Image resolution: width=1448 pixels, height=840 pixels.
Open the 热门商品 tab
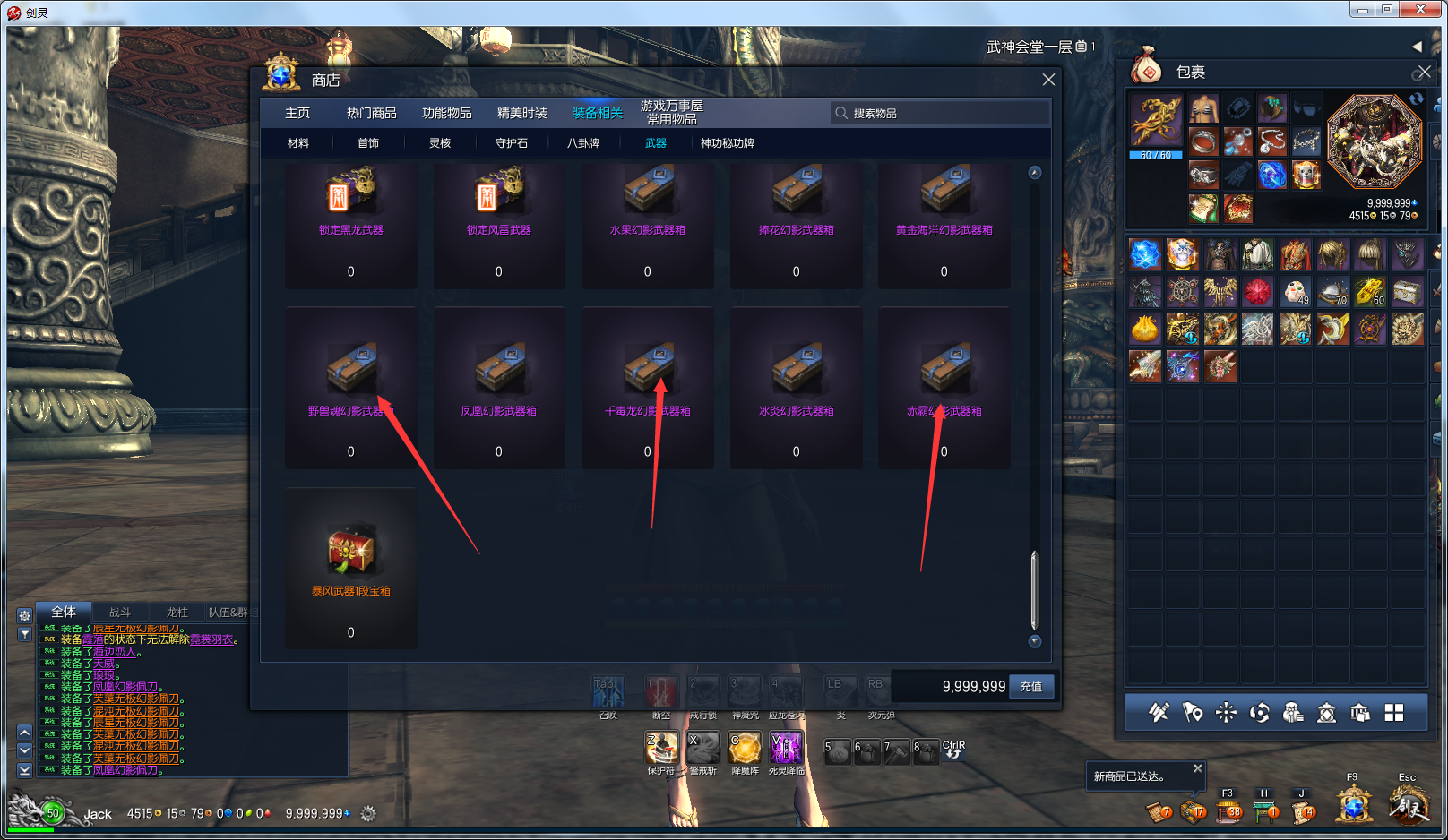(371, 113)
